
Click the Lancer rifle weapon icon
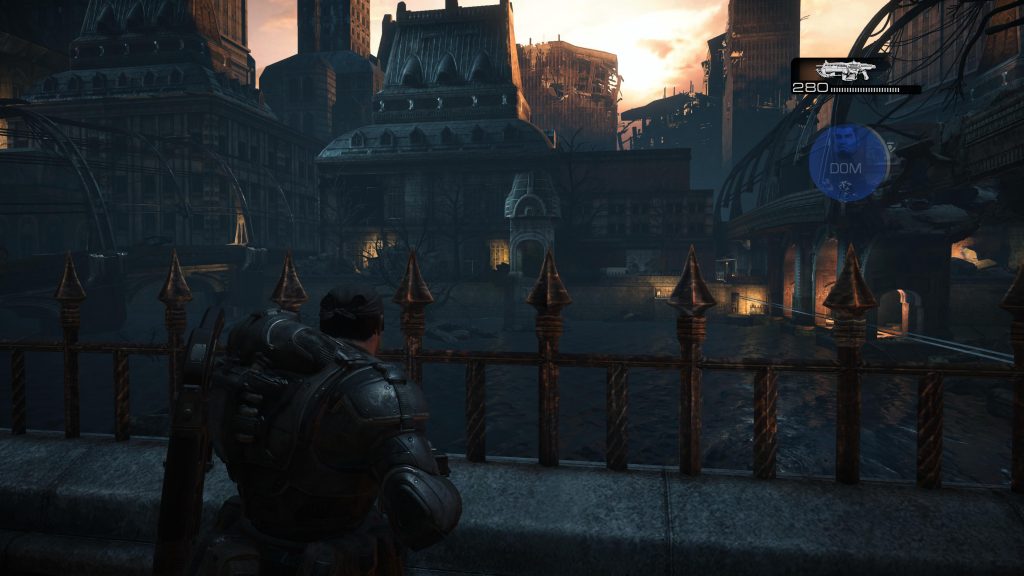(845, 69)
